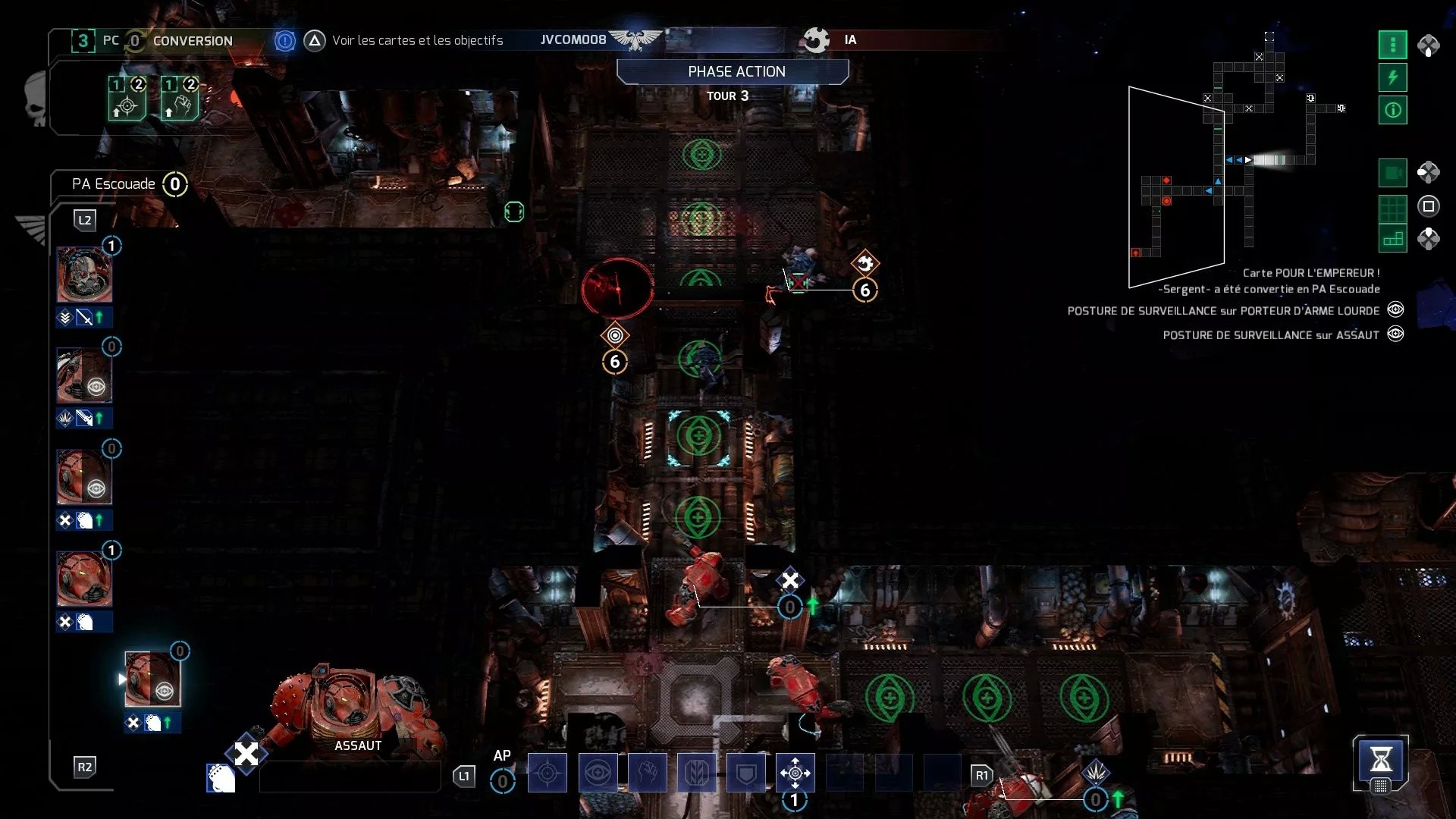Toggle surveillance posture on the second squad member
This screenshot has width=1456, height=819.
point(96,387)
